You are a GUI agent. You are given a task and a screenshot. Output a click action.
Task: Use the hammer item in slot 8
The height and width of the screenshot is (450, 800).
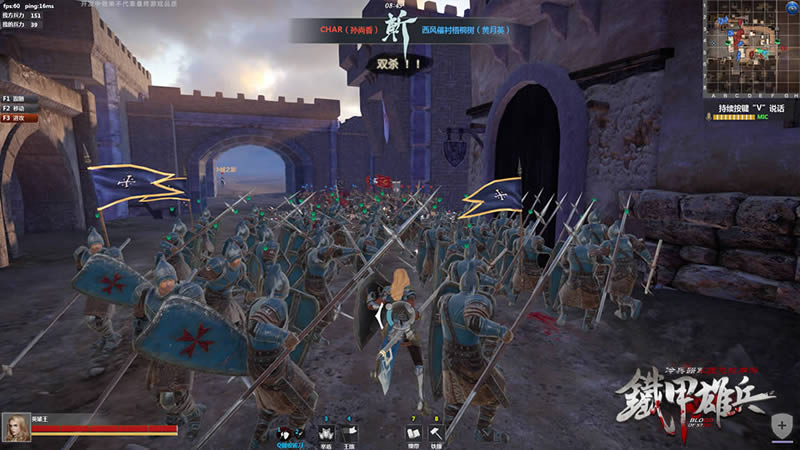pos(437,432)
